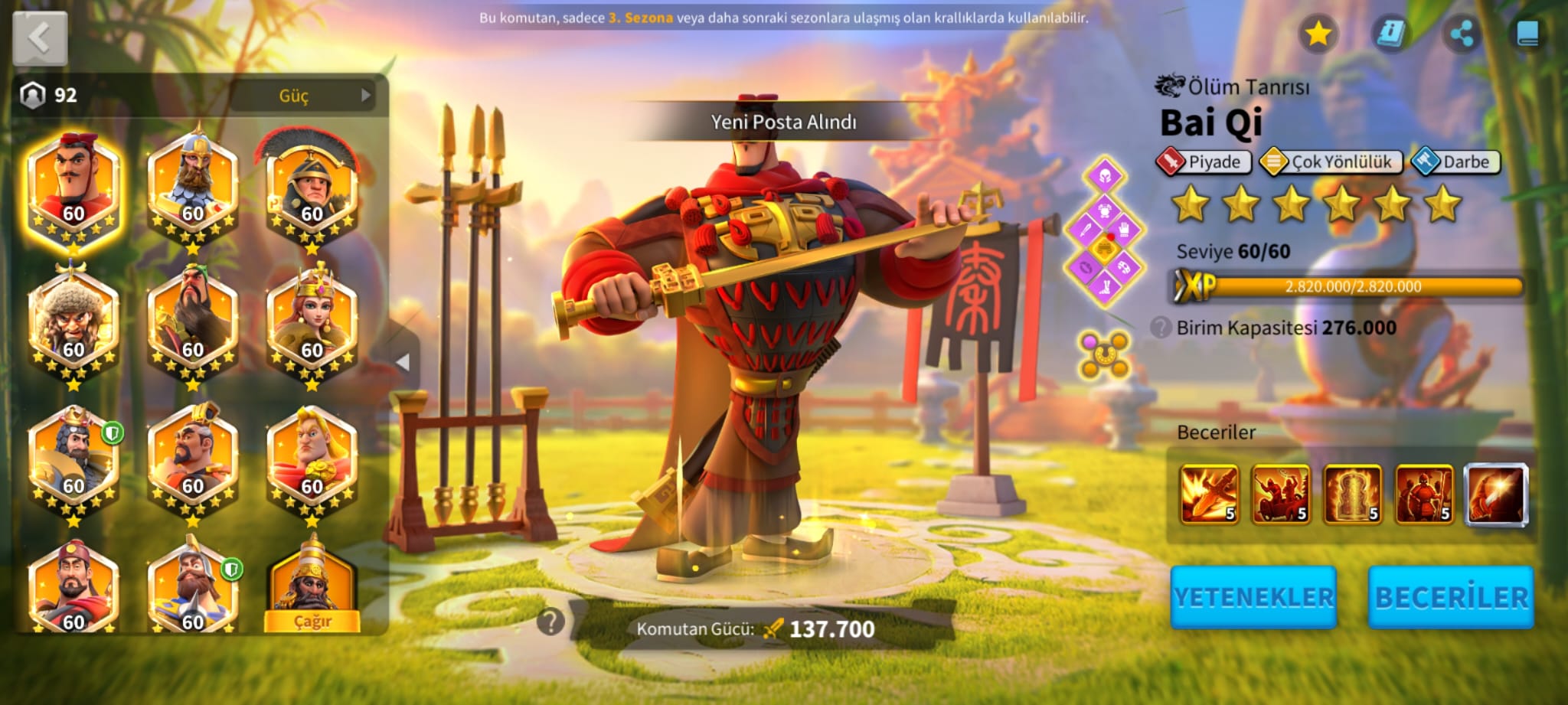This screenshot has width=1568, height=705.
Task: Show Birim Kapasitesi help tooltip
Action: tap(1161, 328)
